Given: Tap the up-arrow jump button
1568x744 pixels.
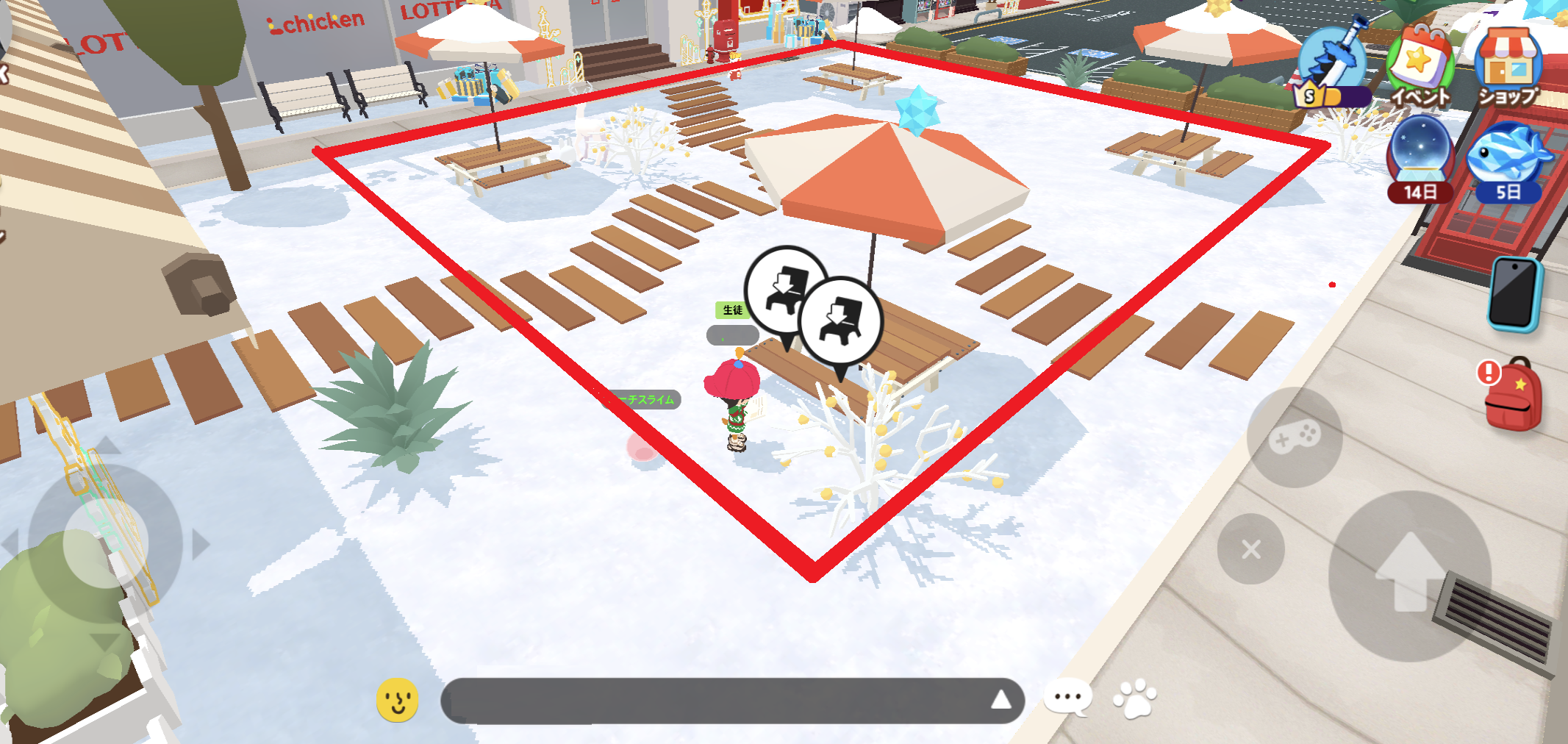Looking at the screenshot, I should [x=1410, y=576].
